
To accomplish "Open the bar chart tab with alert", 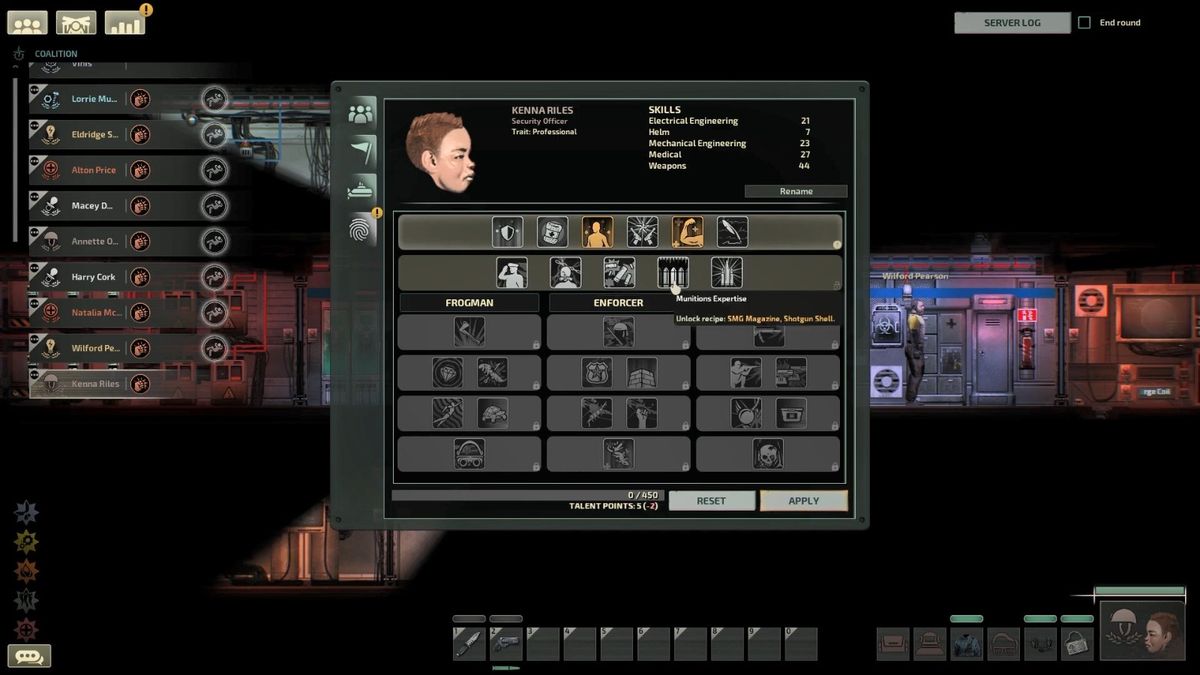I will pos(125,22).
